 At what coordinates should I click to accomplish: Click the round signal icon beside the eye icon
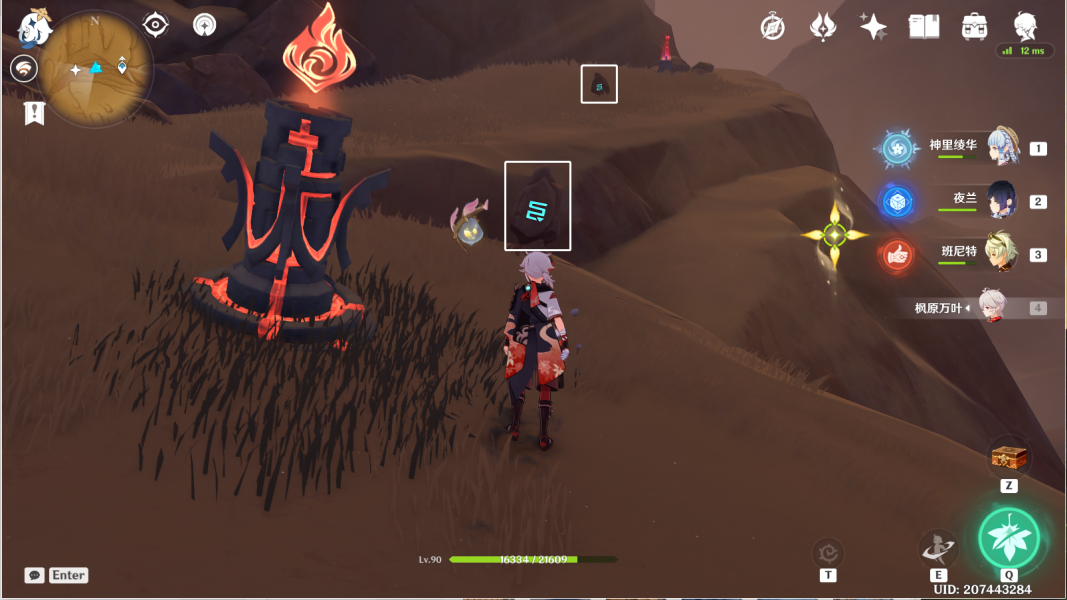coord(204,24)
